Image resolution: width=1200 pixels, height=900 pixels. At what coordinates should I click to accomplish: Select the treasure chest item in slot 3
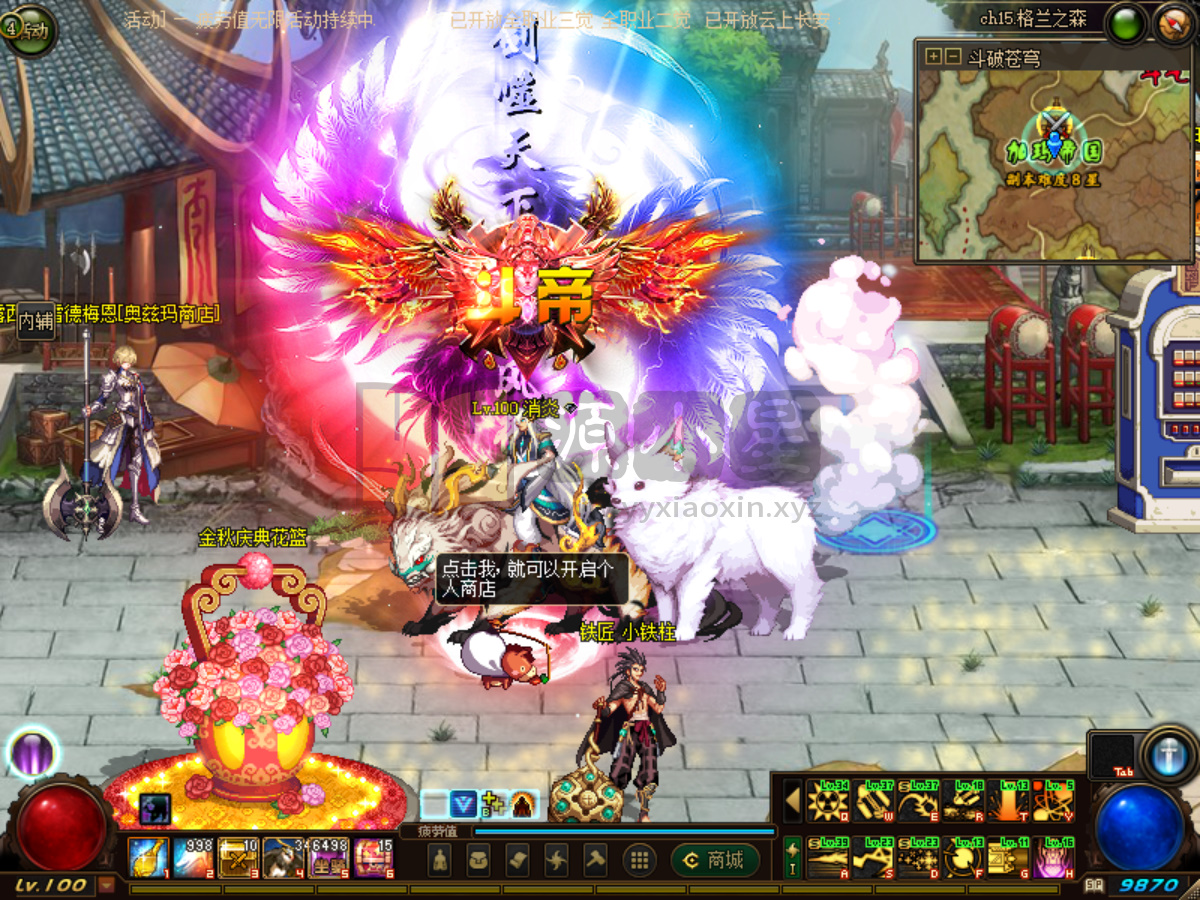(238, 858)
